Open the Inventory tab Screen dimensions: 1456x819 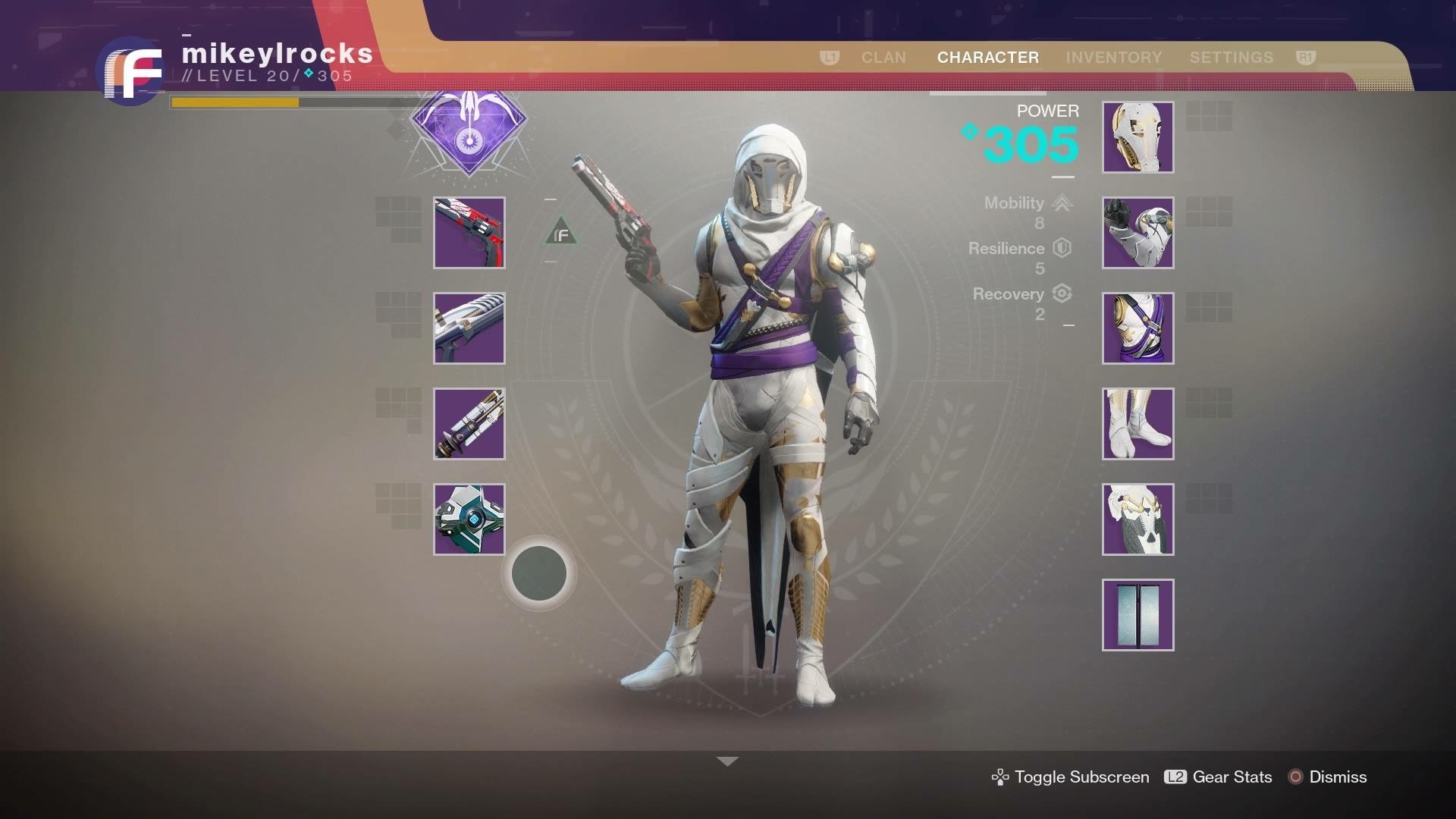pos(1113,58)
